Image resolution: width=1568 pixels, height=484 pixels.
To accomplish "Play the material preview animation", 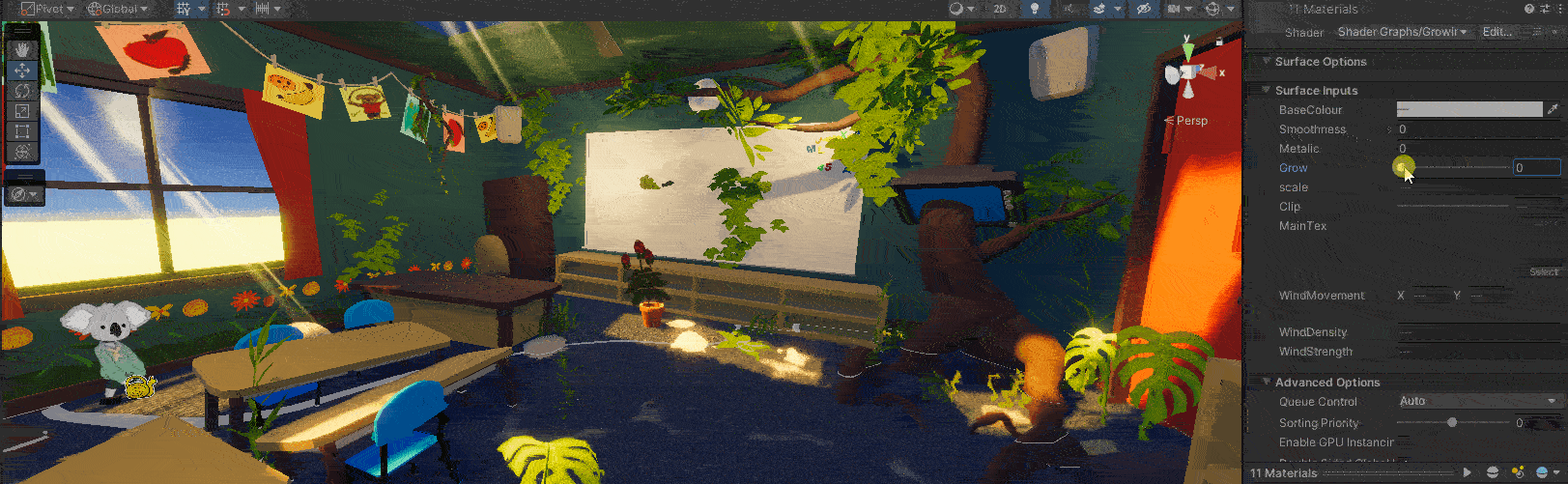I will (1467, 472).
